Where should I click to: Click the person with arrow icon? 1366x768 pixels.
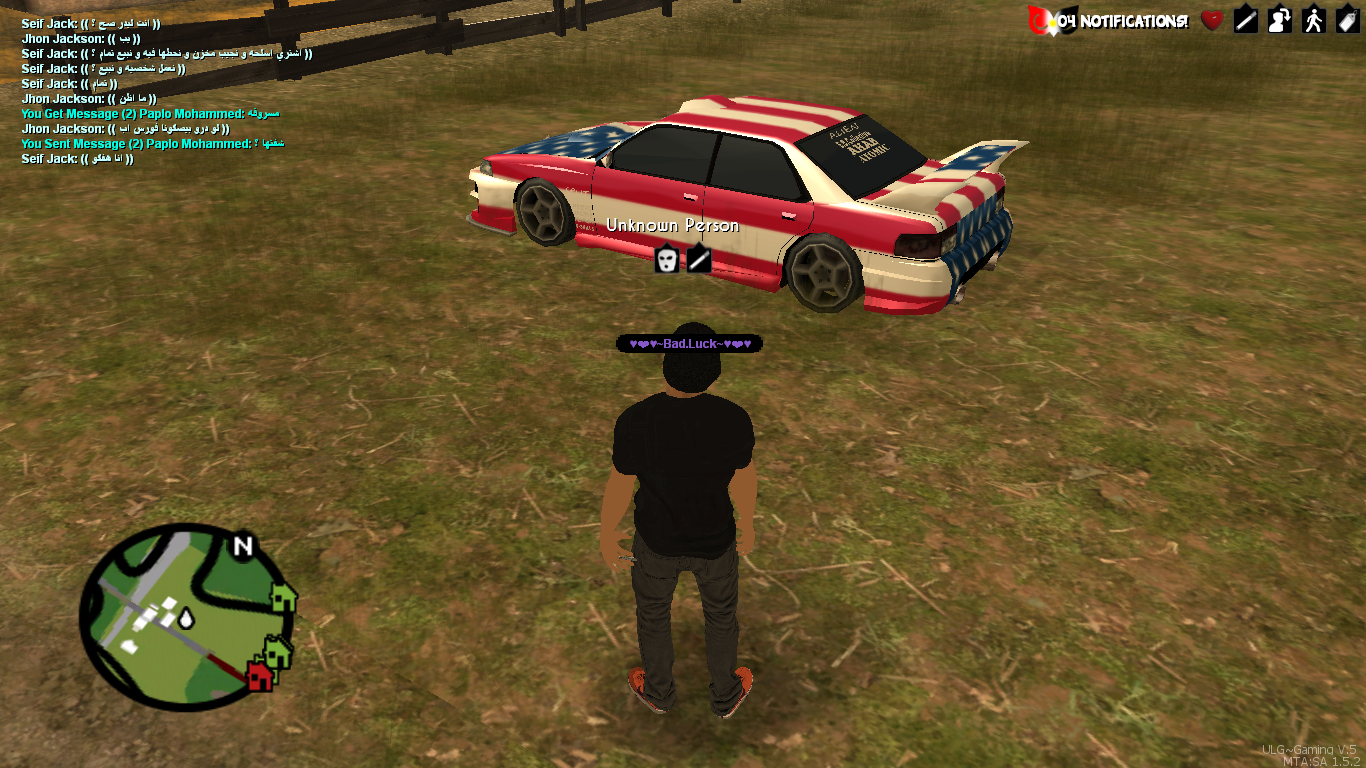1280,20
